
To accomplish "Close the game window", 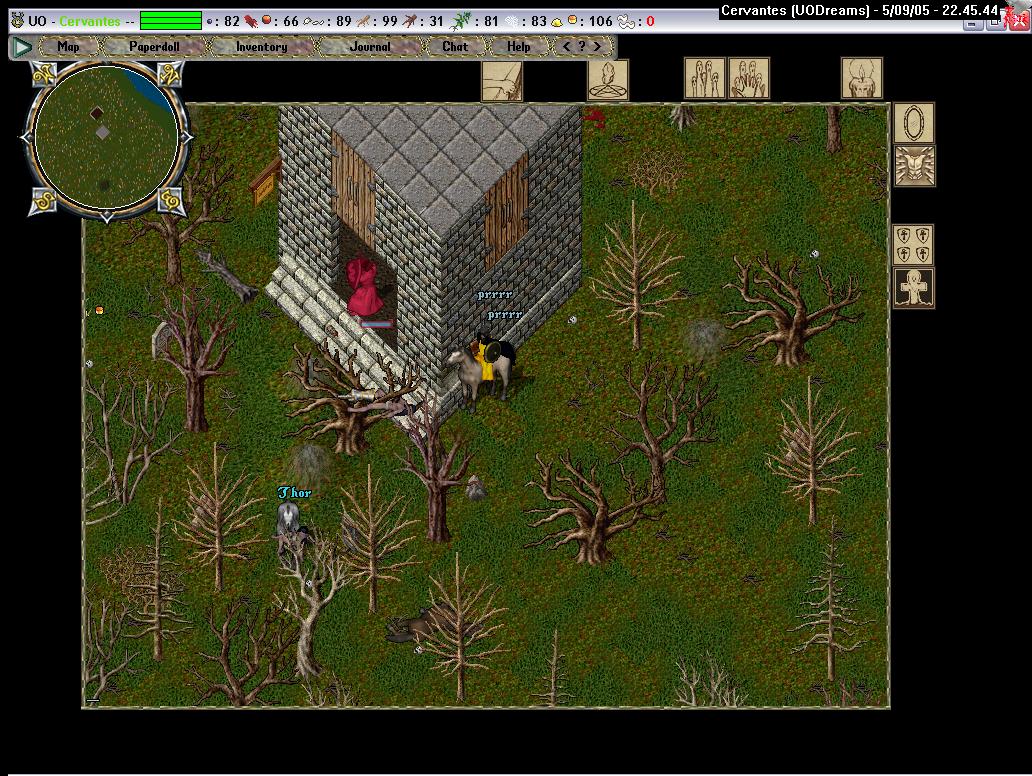I will point(1019,22).
